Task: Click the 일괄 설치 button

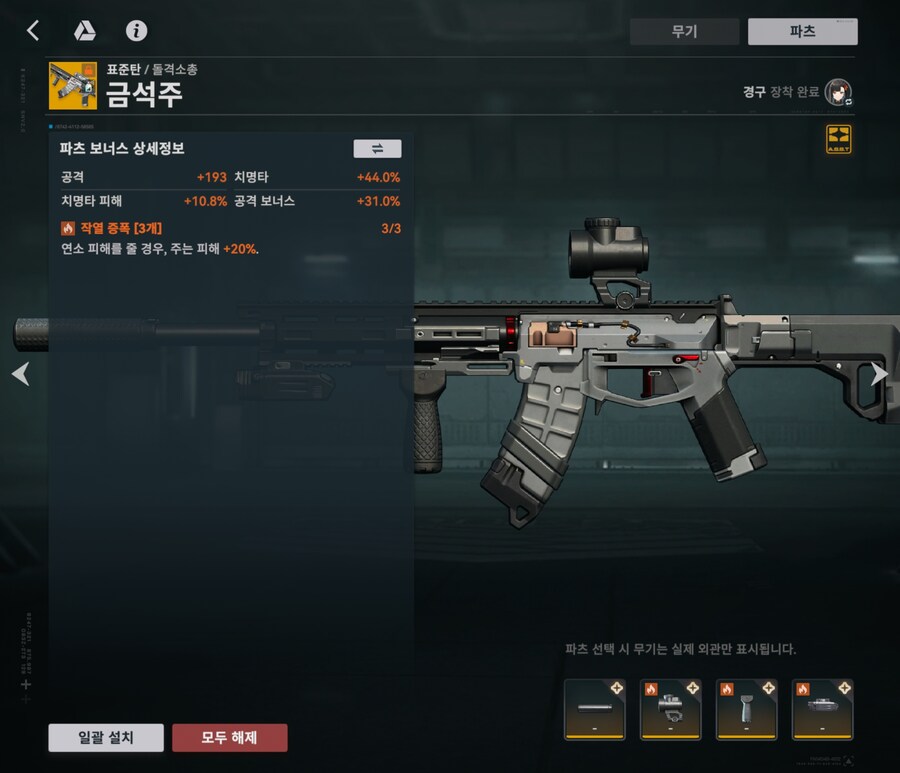Action: [x=106, y=738]
